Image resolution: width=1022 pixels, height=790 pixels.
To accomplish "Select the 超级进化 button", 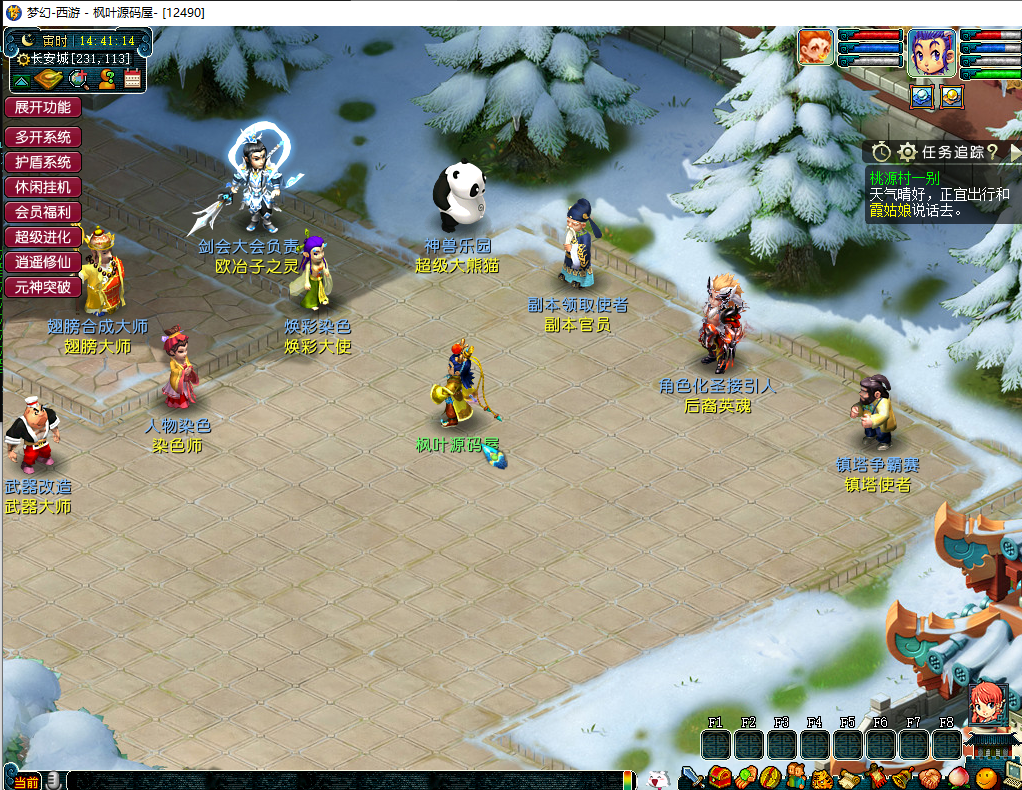I will 42,237.
